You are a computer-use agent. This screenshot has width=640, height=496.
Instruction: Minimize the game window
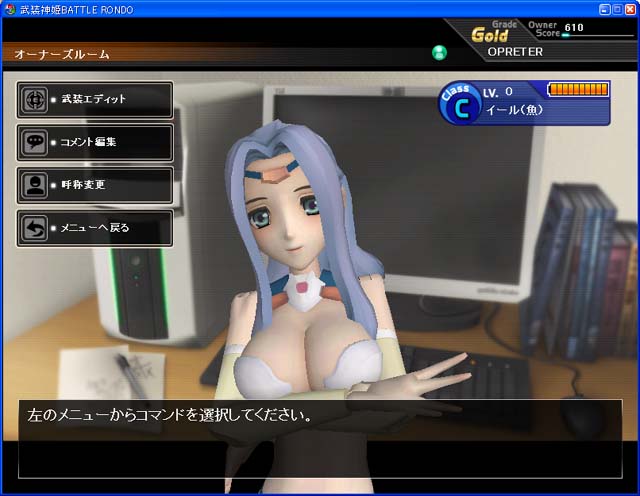[x=605, y=8]
